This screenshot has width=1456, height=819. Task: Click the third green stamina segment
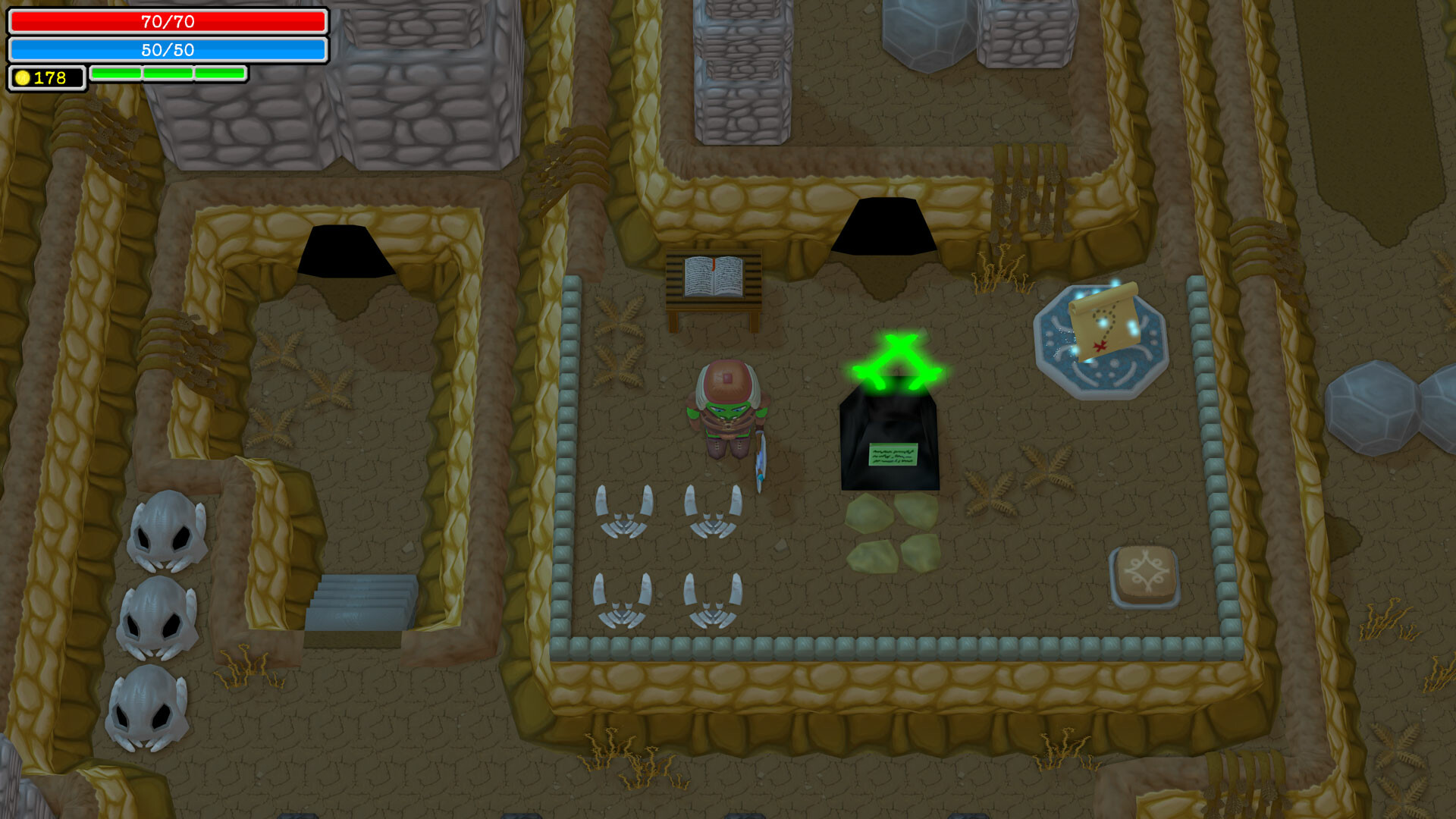[219, 74]
